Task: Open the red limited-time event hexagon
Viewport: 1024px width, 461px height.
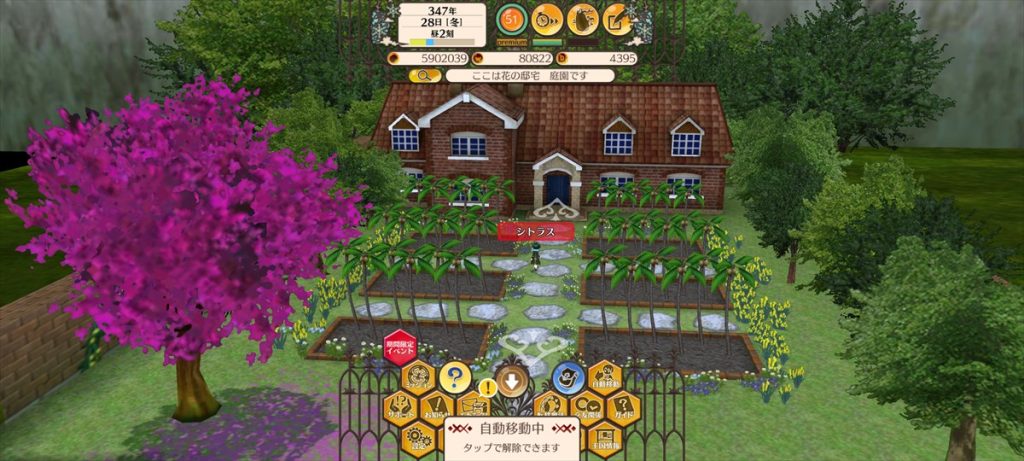Action: coord(400,346)
